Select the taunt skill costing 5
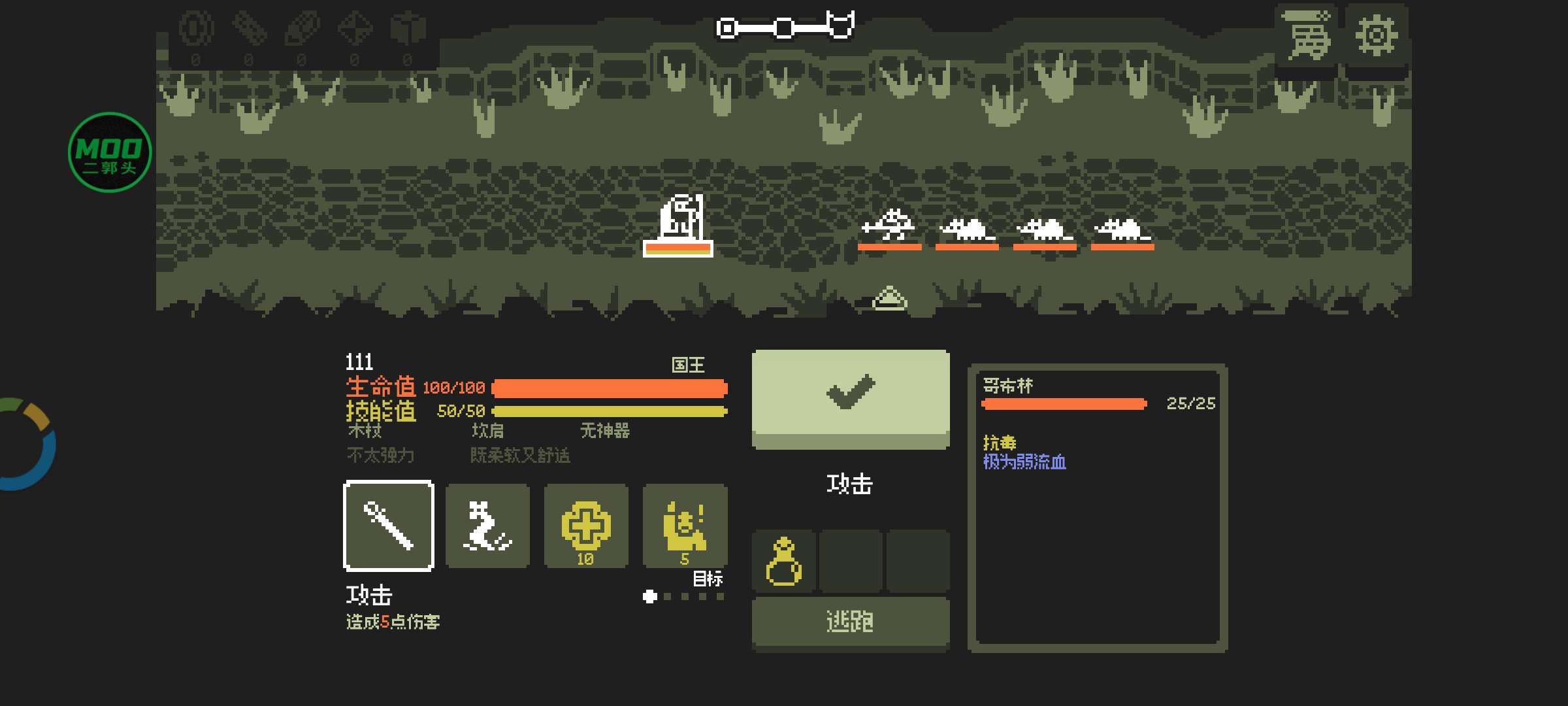 [685, 526]
